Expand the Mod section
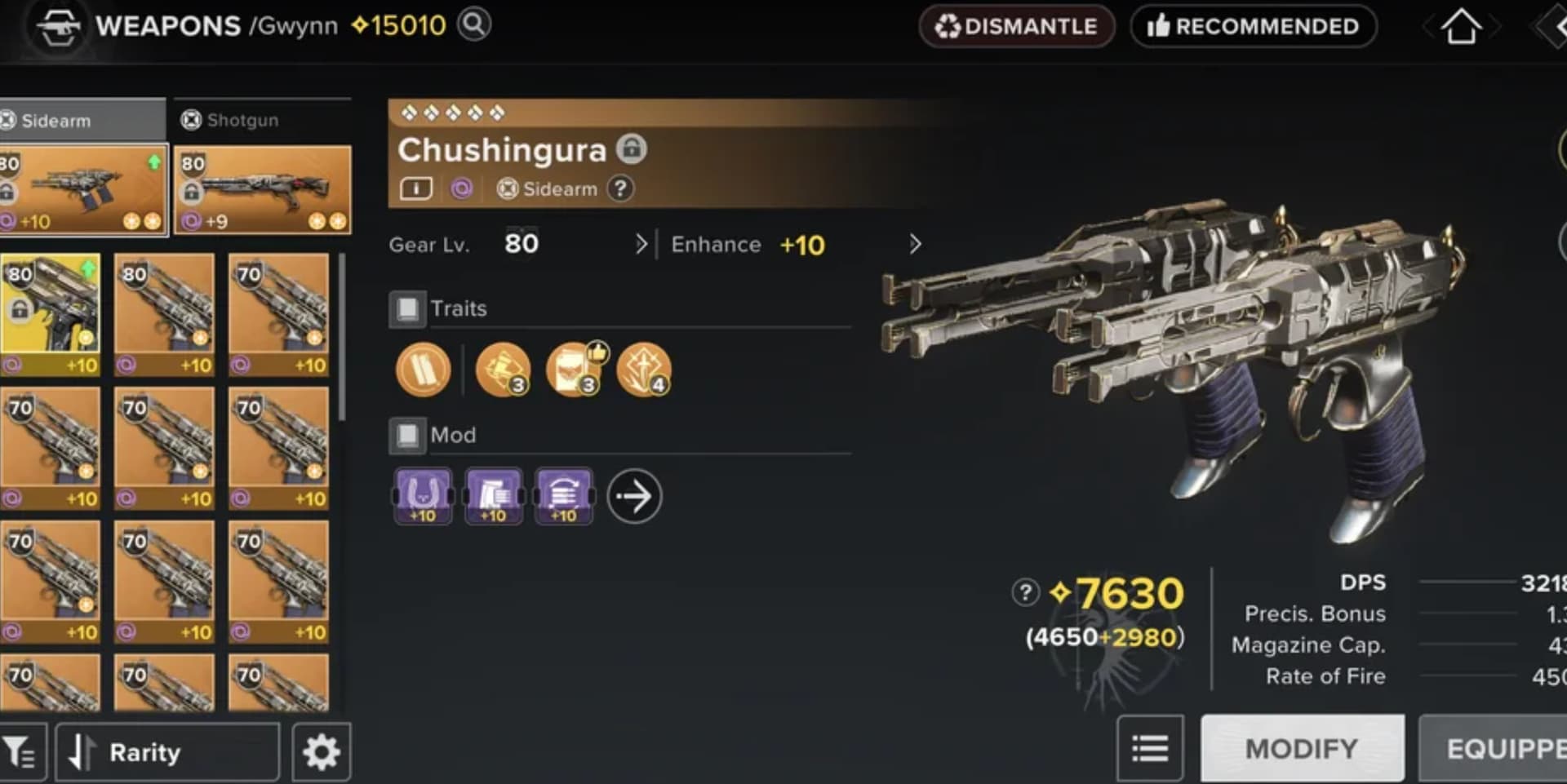The image size is (1567, 784). click(407, 436)
